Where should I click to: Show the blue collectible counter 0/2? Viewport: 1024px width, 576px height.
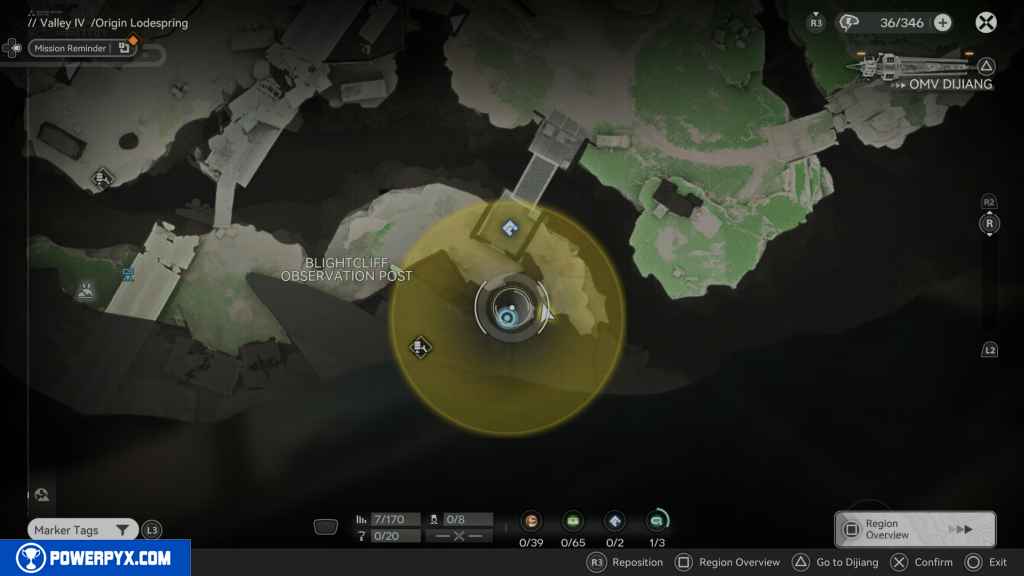point(615,521)
